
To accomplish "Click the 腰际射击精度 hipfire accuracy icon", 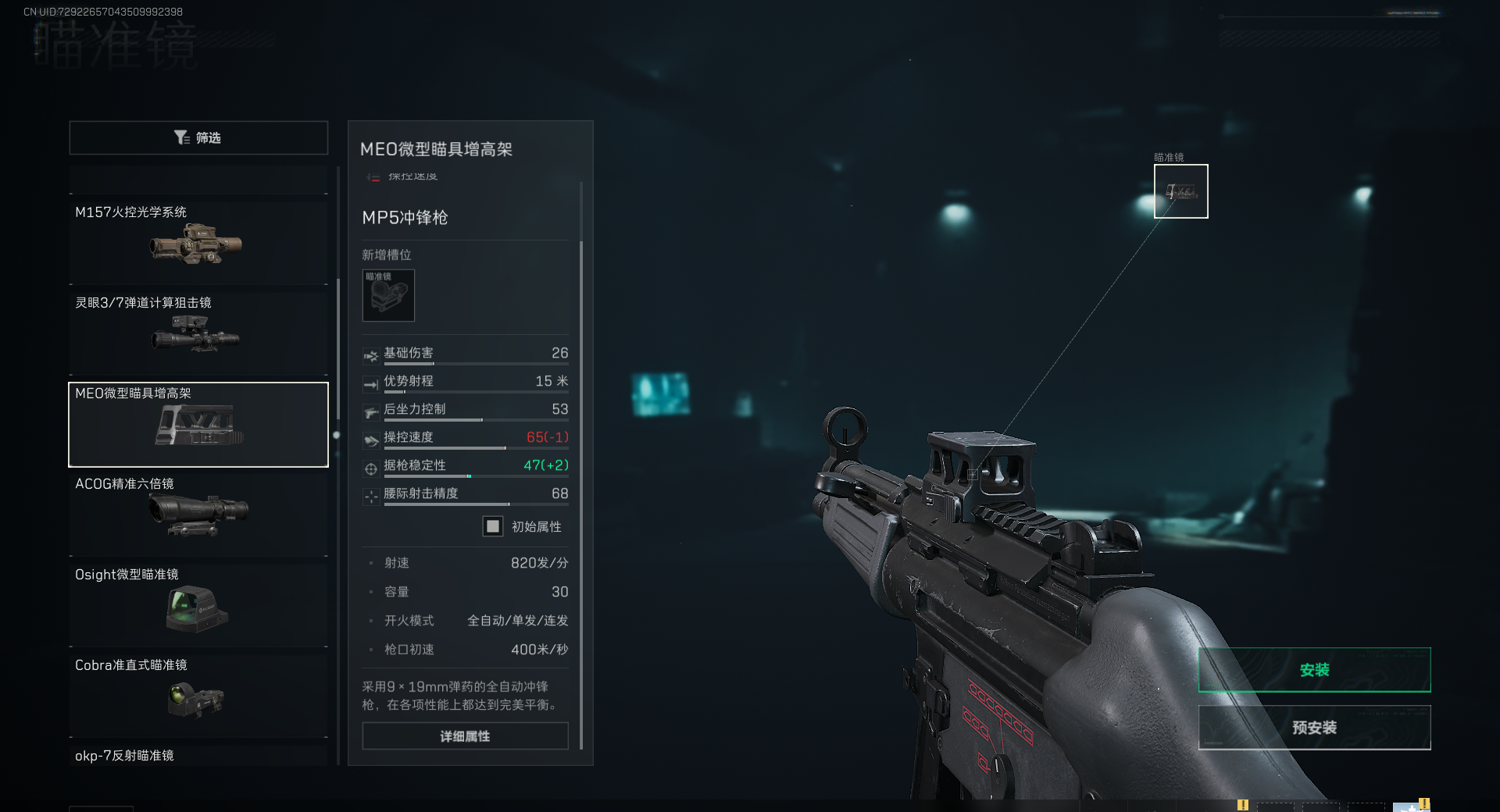I will [371, 496].
